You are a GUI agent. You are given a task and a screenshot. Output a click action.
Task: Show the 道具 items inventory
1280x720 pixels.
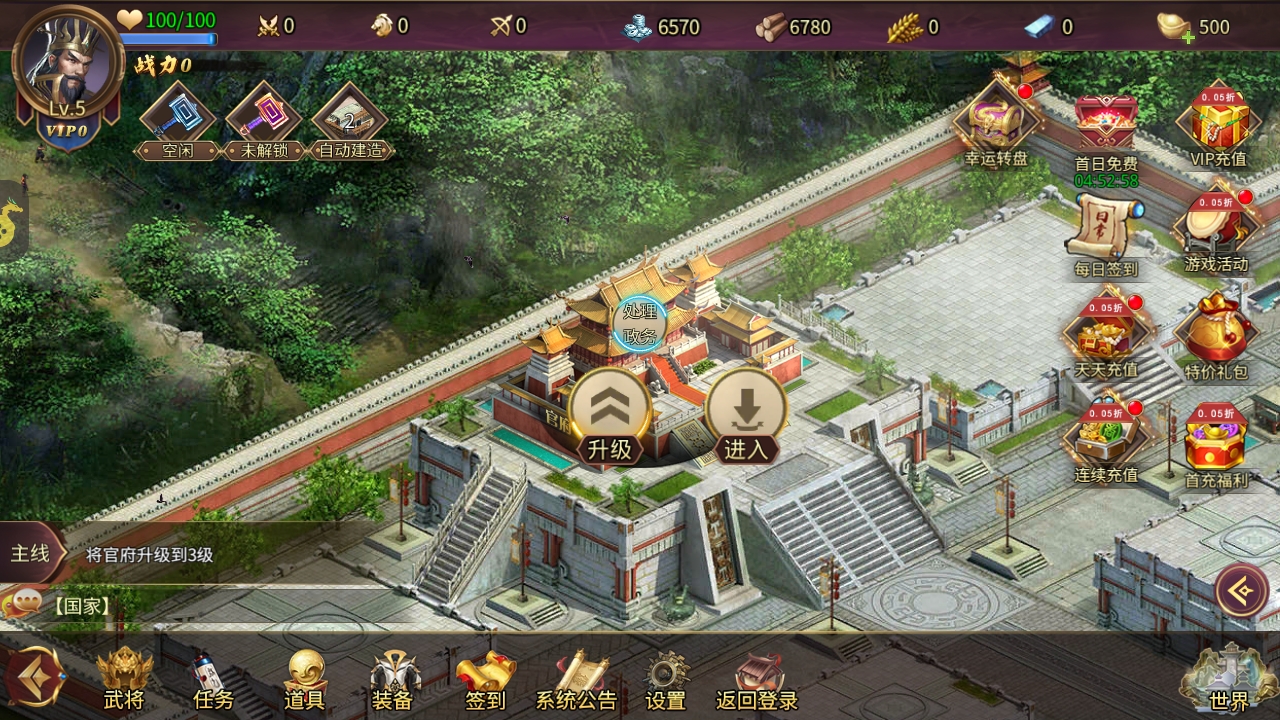tap(305, 680)
